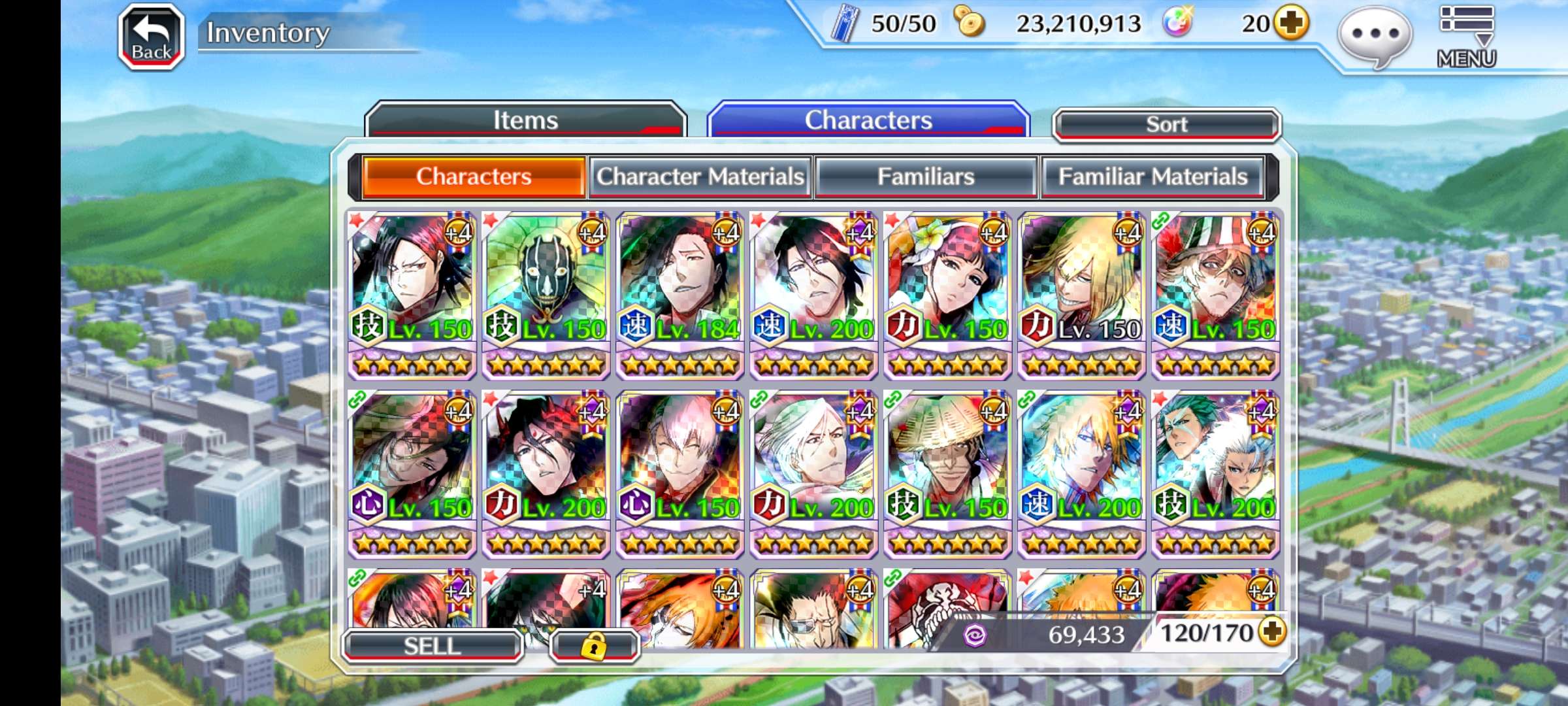This screenshot has width=1568, height=706.
Task: Expand character storage with plus button
Action: [1273, 632]
